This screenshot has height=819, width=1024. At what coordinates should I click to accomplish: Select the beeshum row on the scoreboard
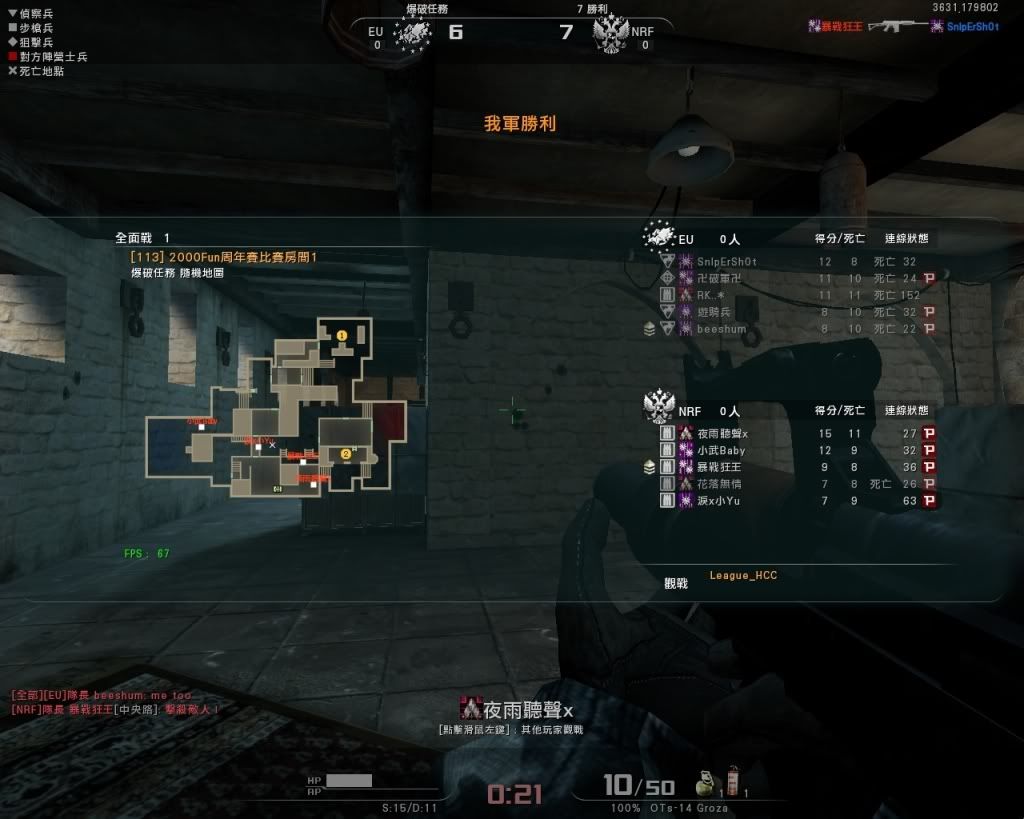721,329
